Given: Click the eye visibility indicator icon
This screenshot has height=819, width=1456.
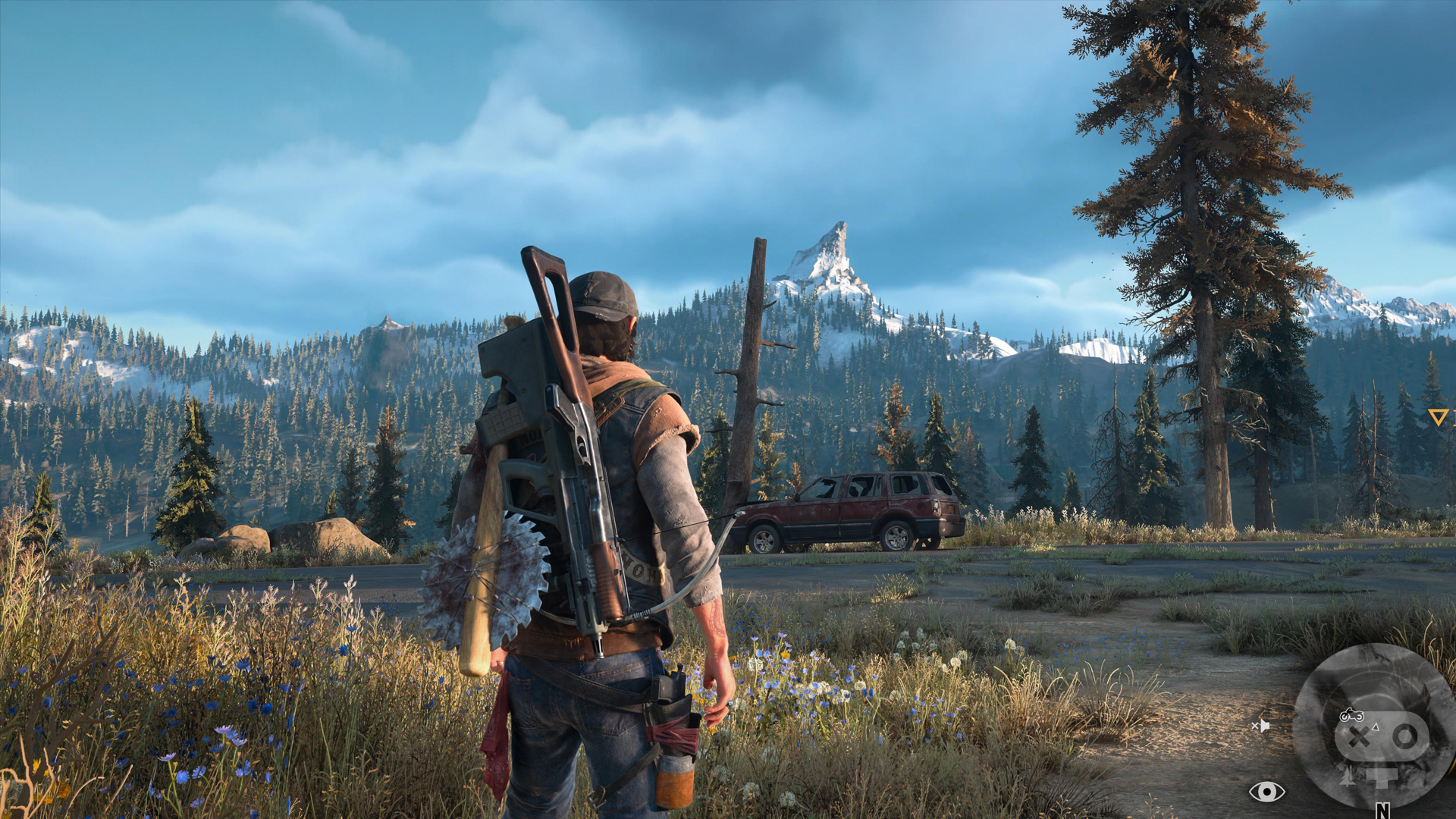Looking at the screenshot, I should tap(1266, 792).
